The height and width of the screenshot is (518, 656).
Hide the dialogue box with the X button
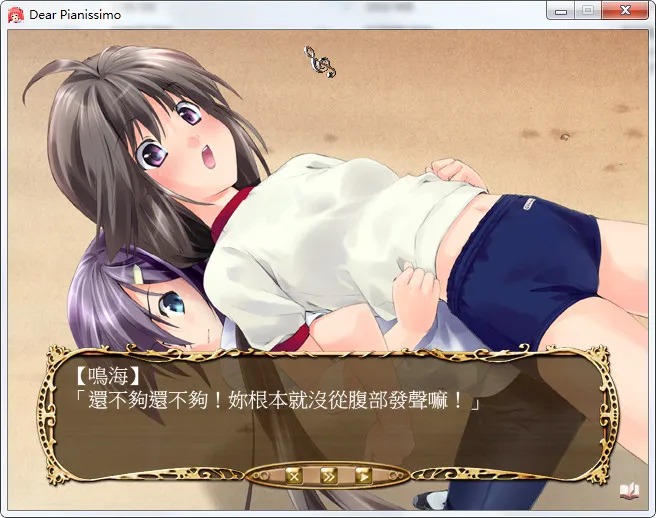click(293, 475)
